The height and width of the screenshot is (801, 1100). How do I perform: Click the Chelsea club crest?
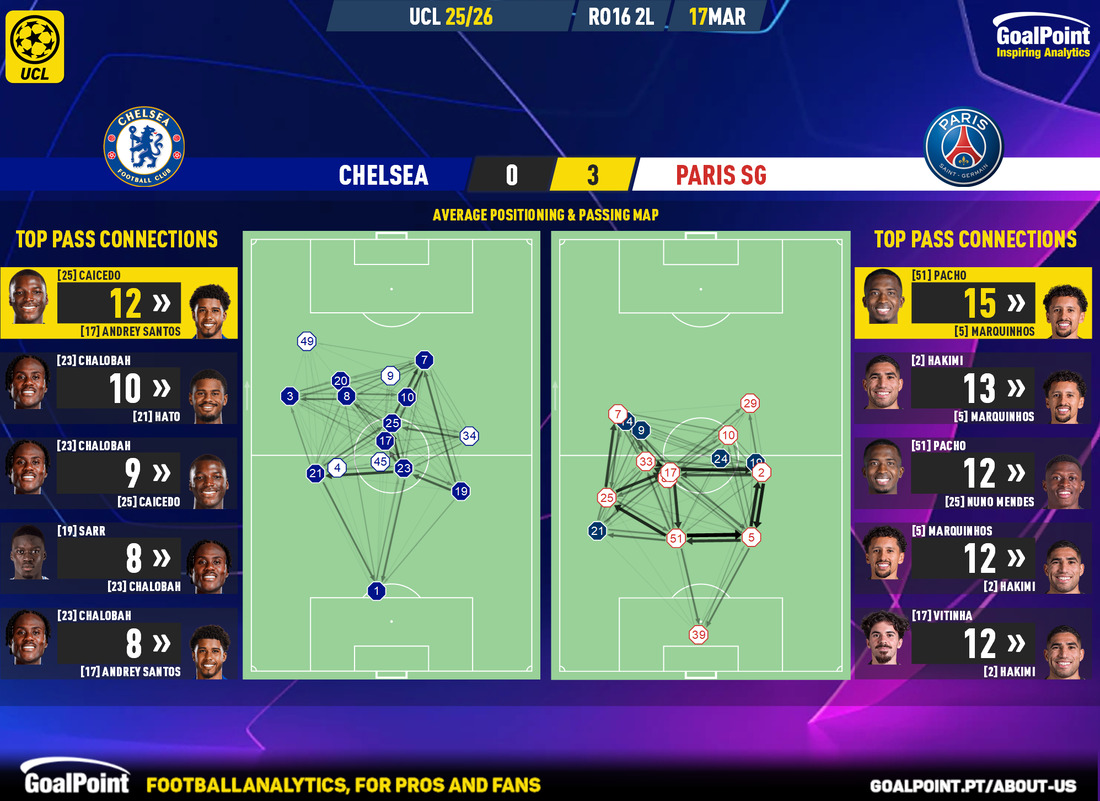144,147
